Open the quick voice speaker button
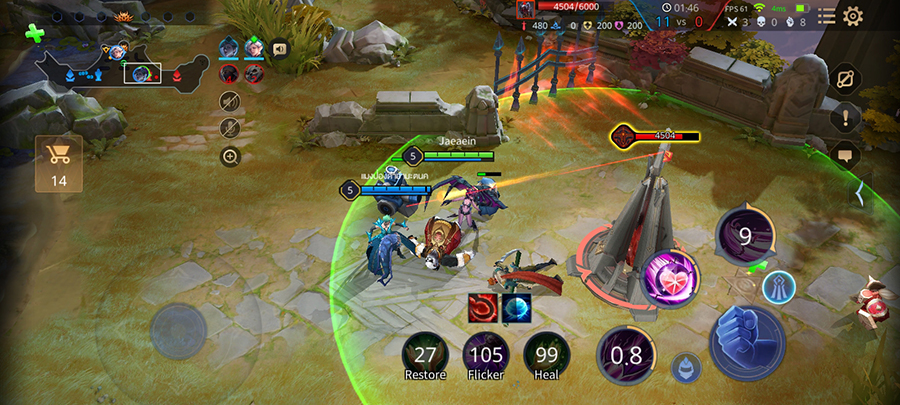The image size is (900, 405). 279,48
